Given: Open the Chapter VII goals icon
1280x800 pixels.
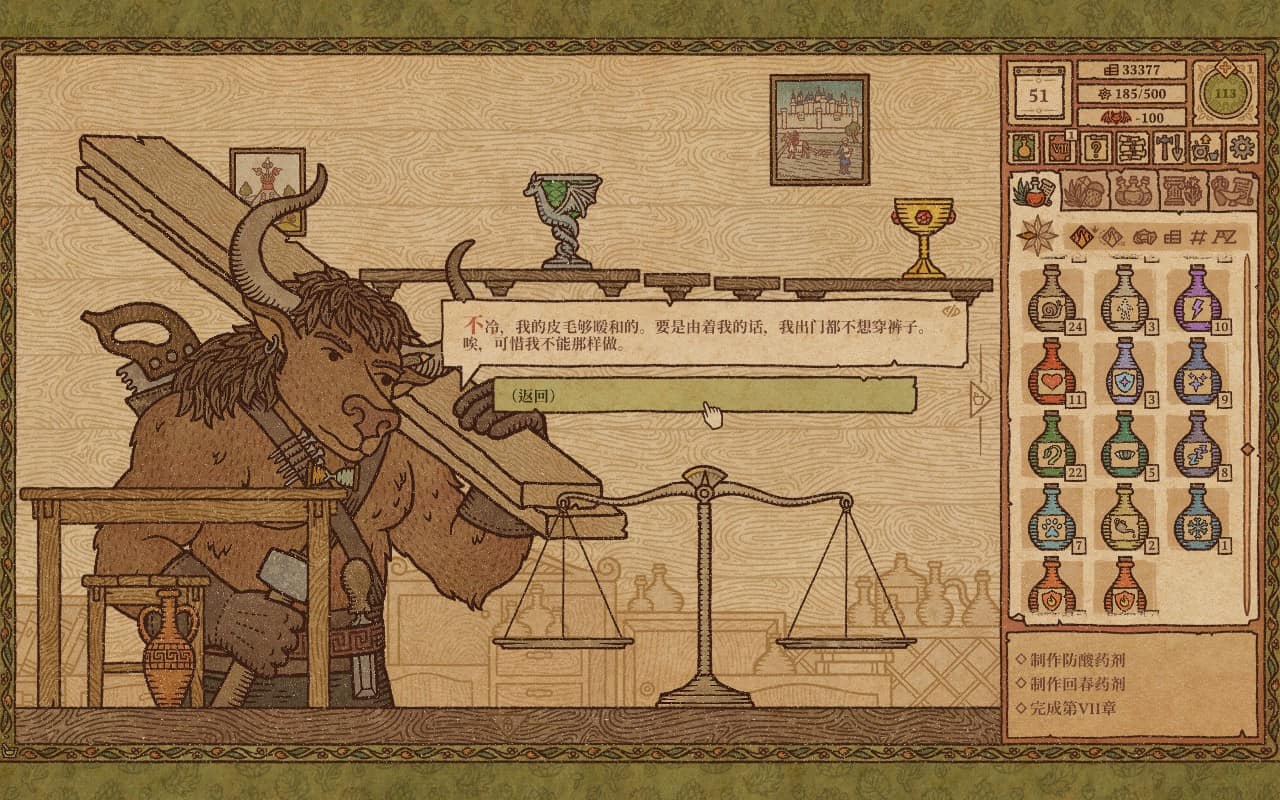Looking at the screenshot, I should pyautogui.click(x=1060, y=150).
